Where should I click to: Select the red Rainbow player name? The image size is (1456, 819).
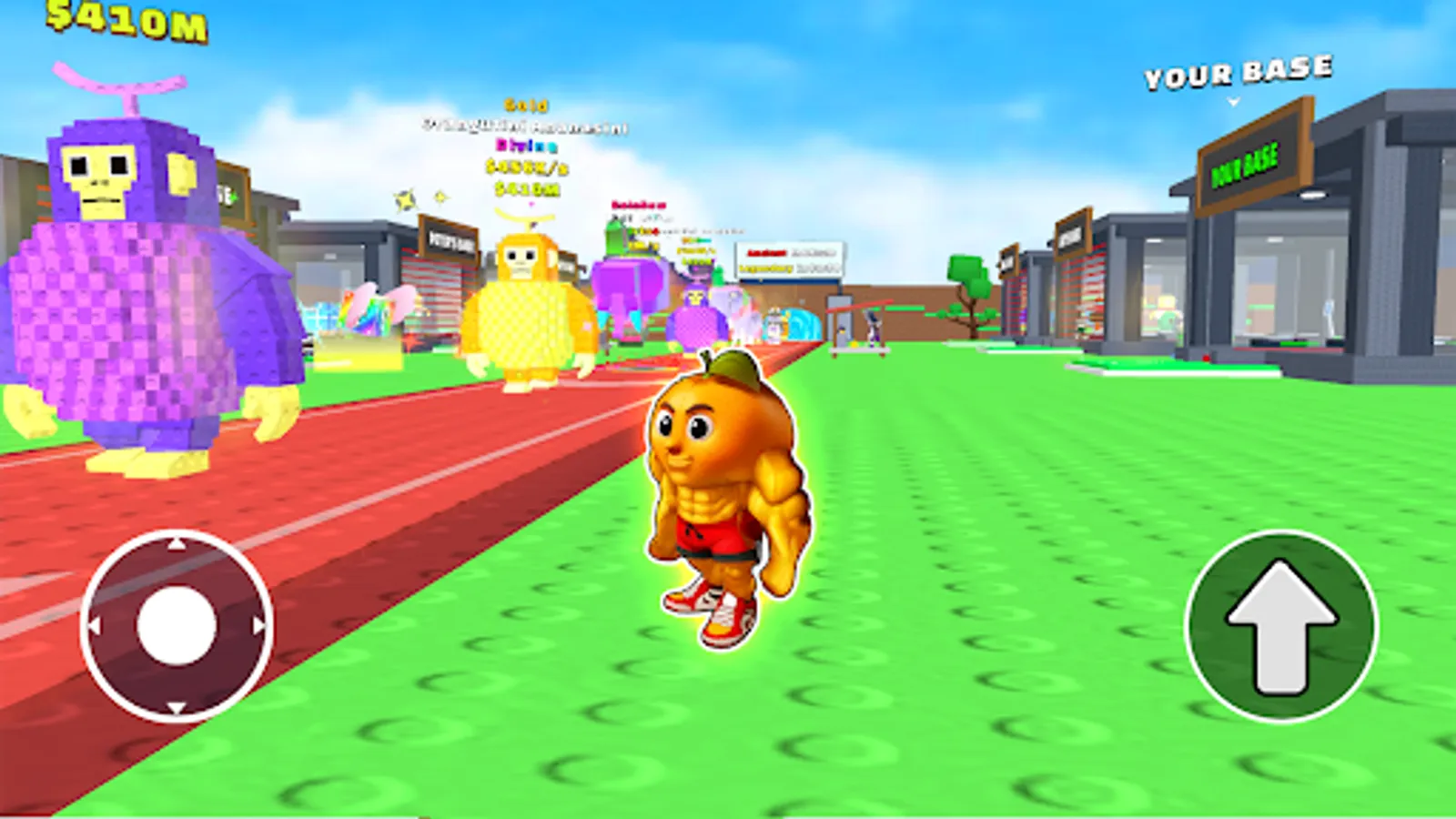(x=637, y=206)
